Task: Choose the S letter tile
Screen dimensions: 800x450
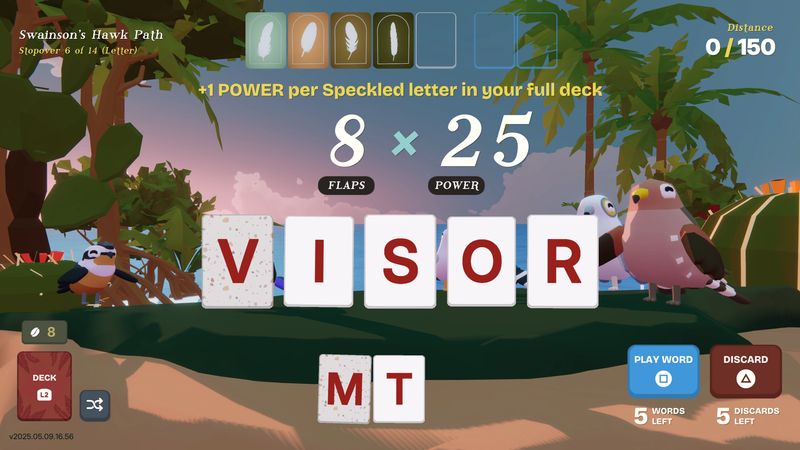Action: click(x=400, y=261)
